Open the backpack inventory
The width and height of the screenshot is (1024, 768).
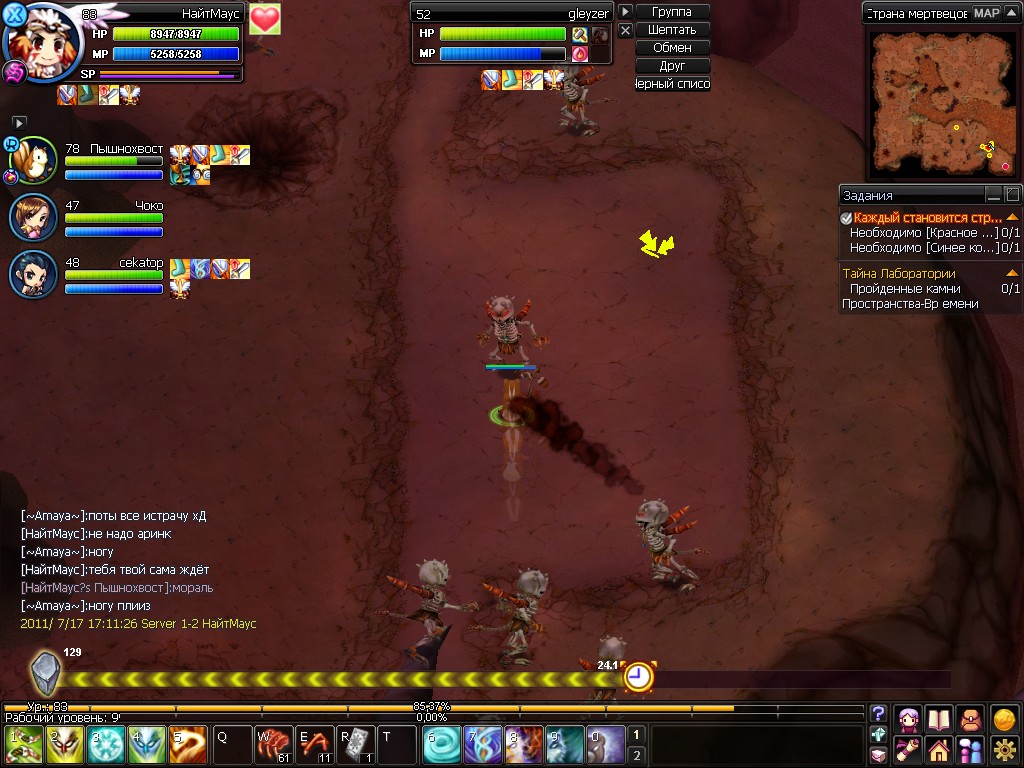tap(969, 718)
